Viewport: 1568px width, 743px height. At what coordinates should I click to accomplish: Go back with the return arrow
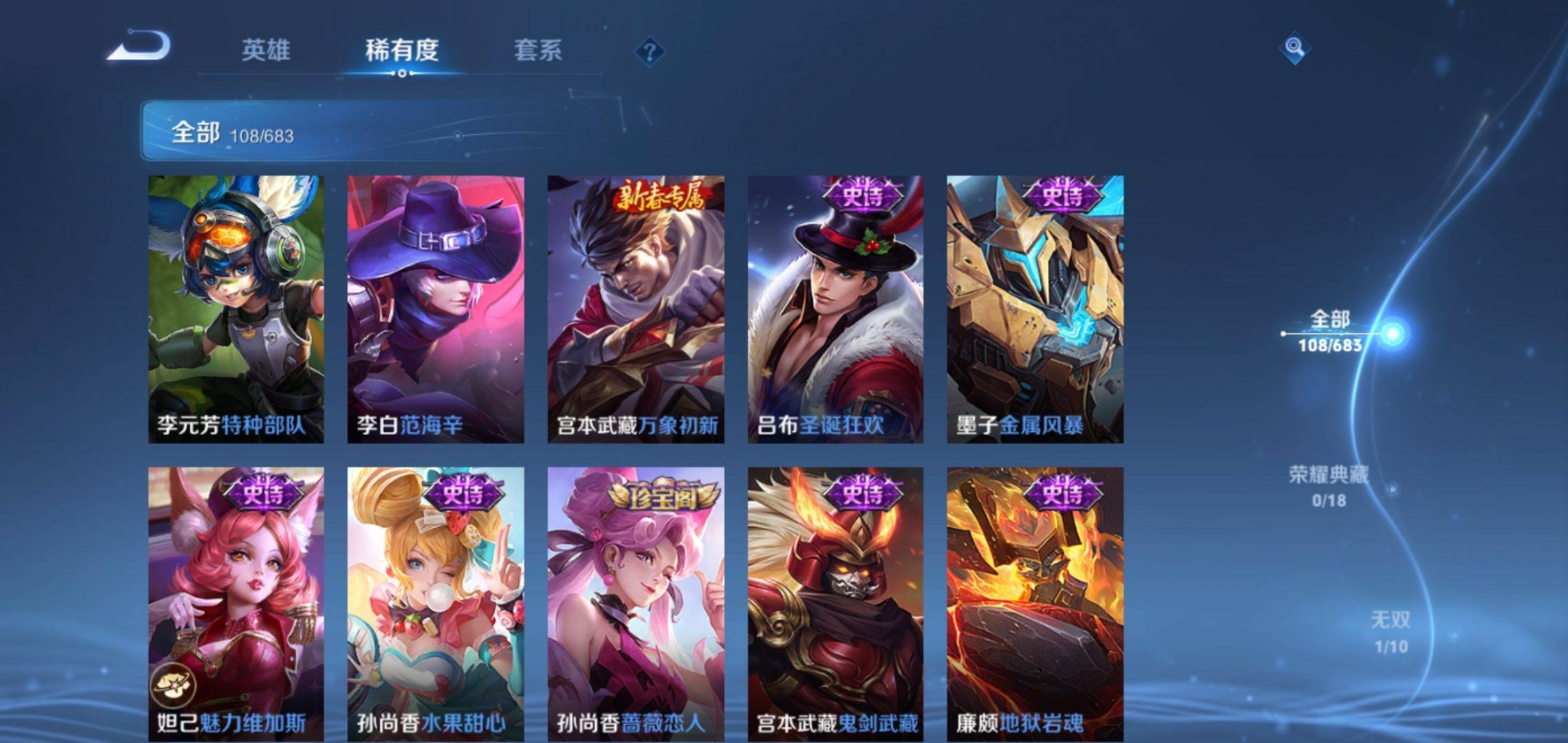point(140,47)
